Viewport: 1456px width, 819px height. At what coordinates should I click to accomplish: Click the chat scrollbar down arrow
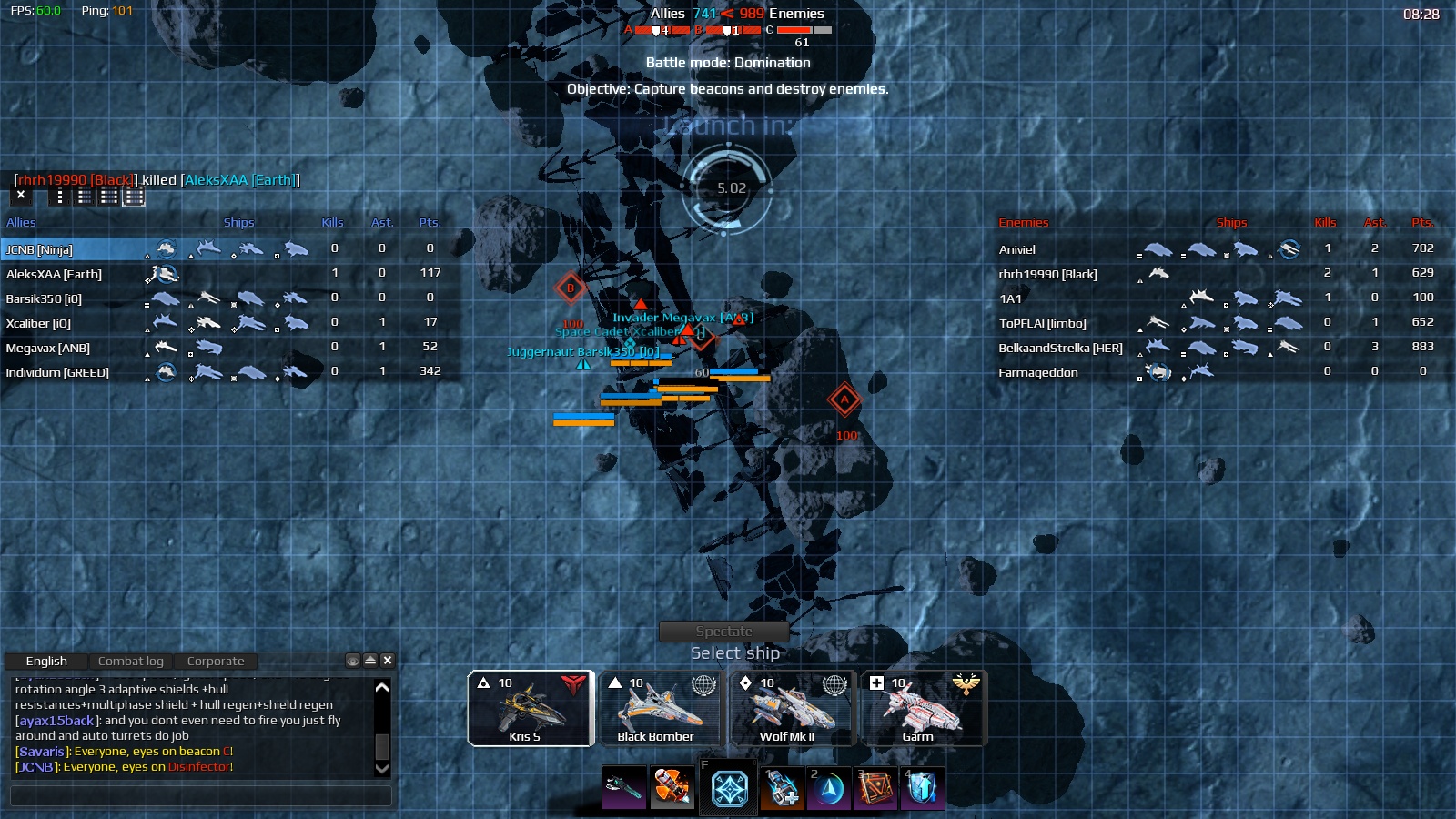click(381, 769)
